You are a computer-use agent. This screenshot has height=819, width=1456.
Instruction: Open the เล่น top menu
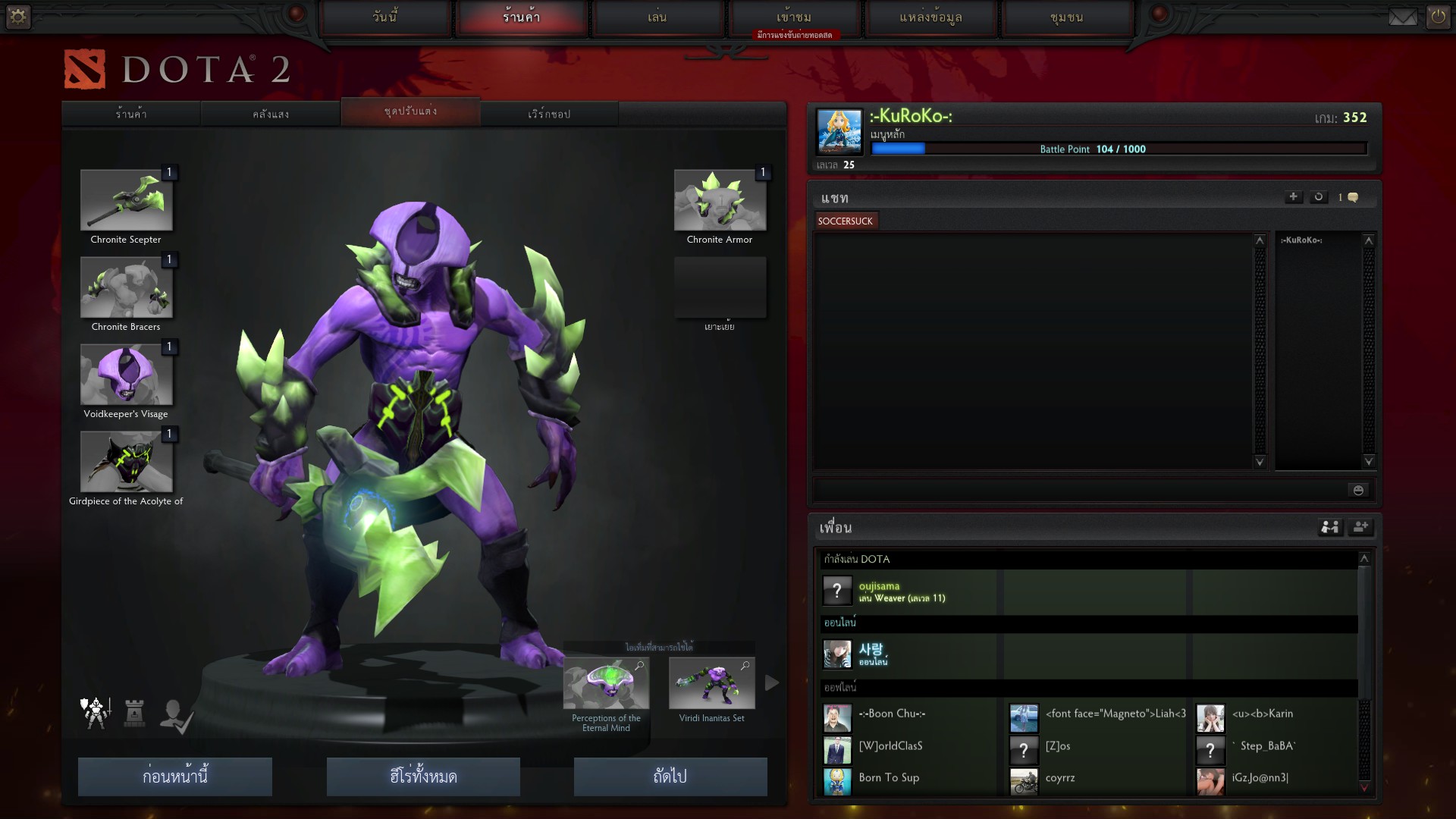coord(657,17)
